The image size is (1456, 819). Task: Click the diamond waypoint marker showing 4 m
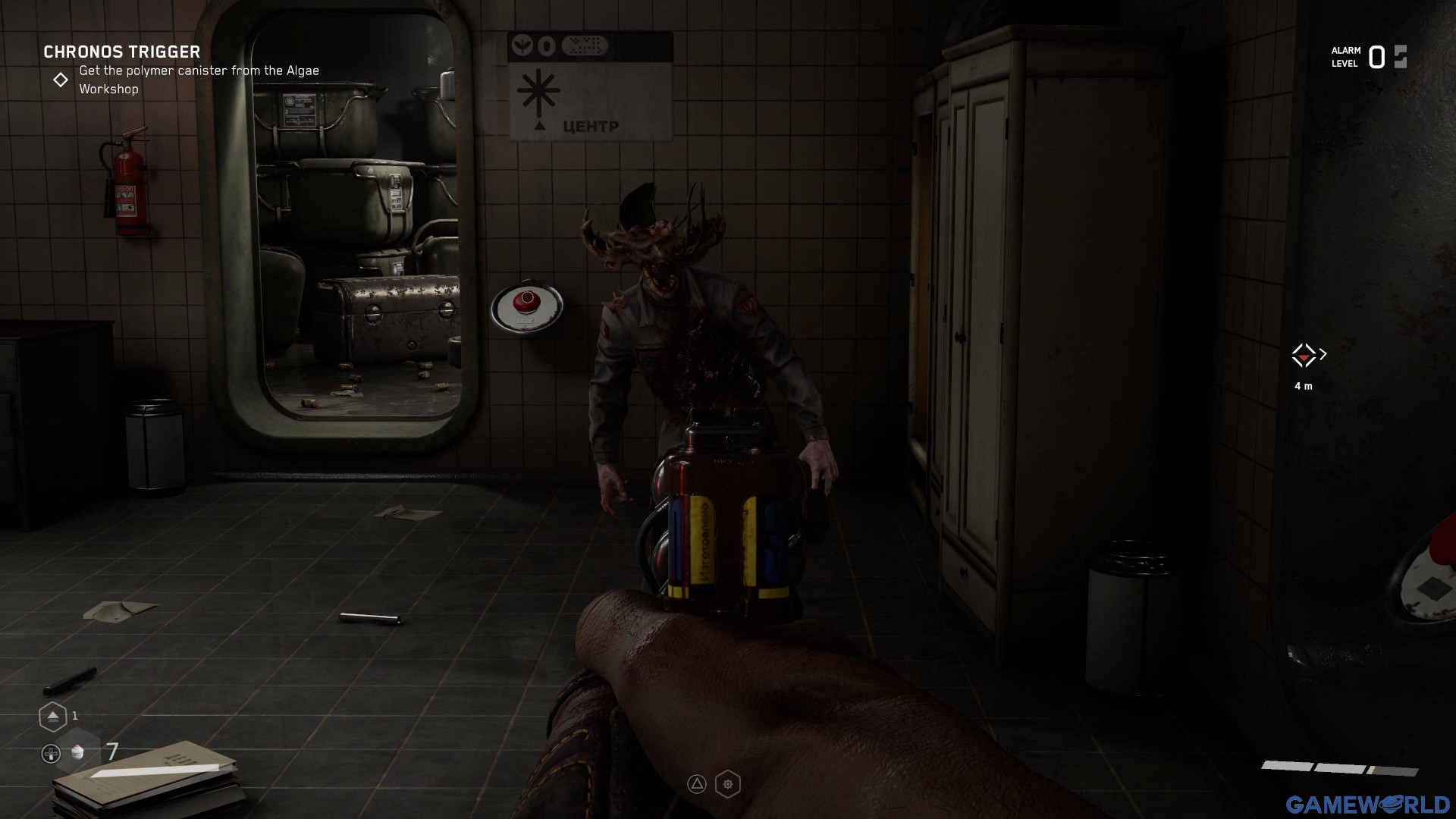[1304, 355]
